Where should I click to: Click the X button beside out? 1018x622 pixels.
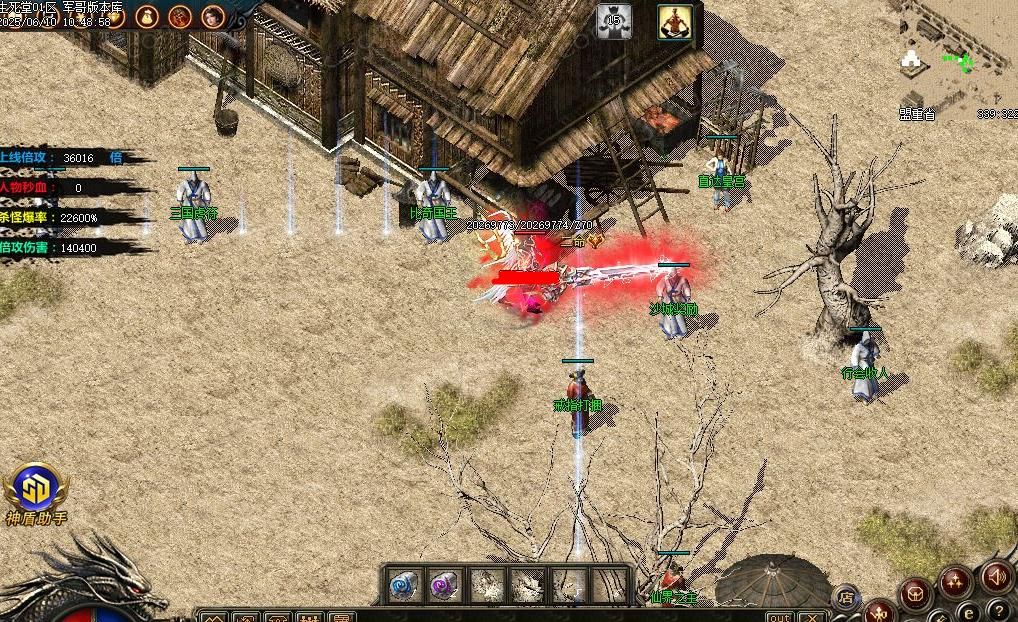click(811, 616)
